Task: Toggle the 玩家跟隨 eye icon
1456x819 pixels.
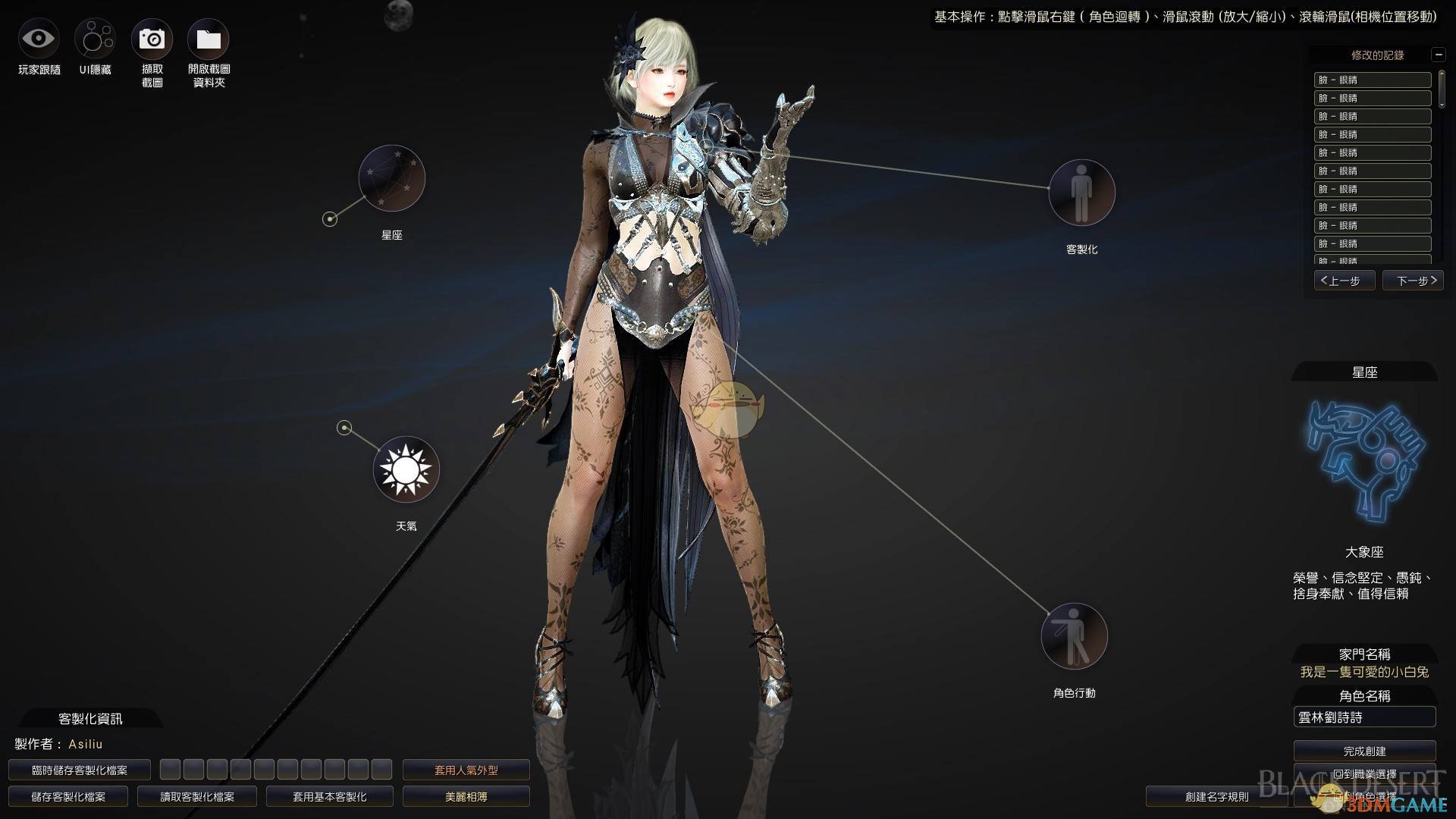Action: [x=39, y=39]
